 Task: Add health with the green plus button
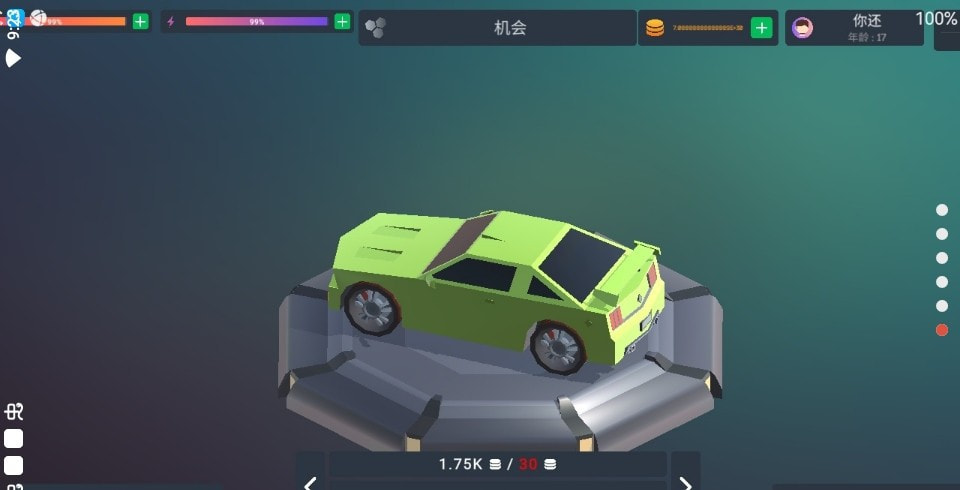(x=140, y=21)
